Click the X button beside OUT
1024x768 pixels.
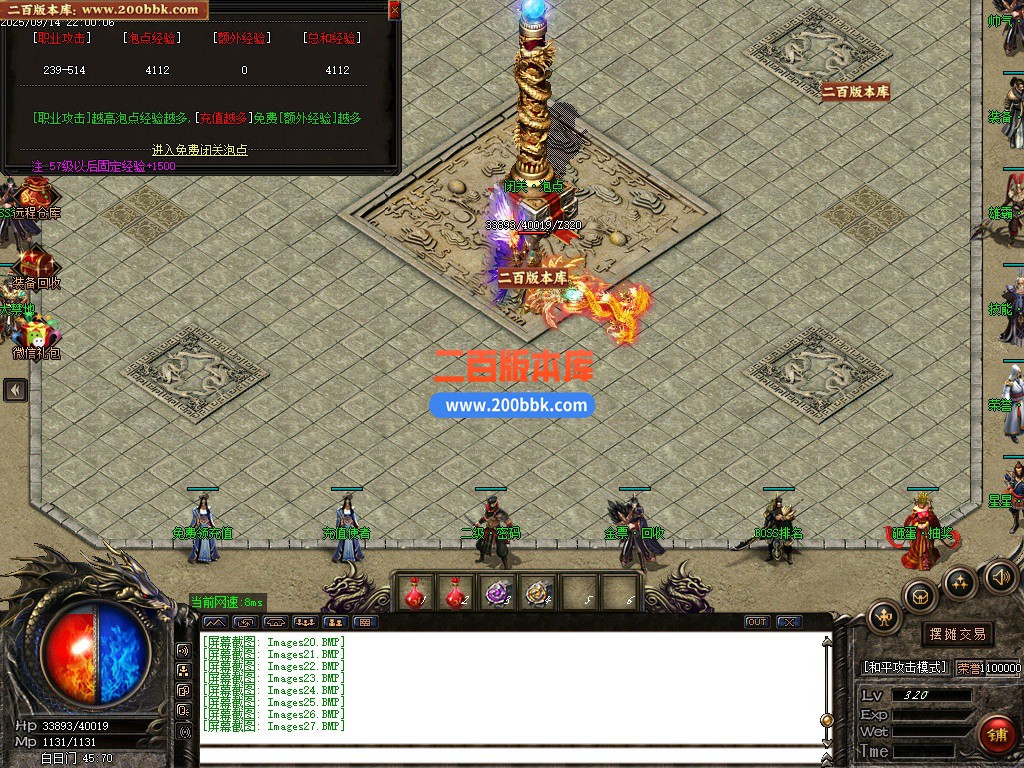click(x=789, y=622)
